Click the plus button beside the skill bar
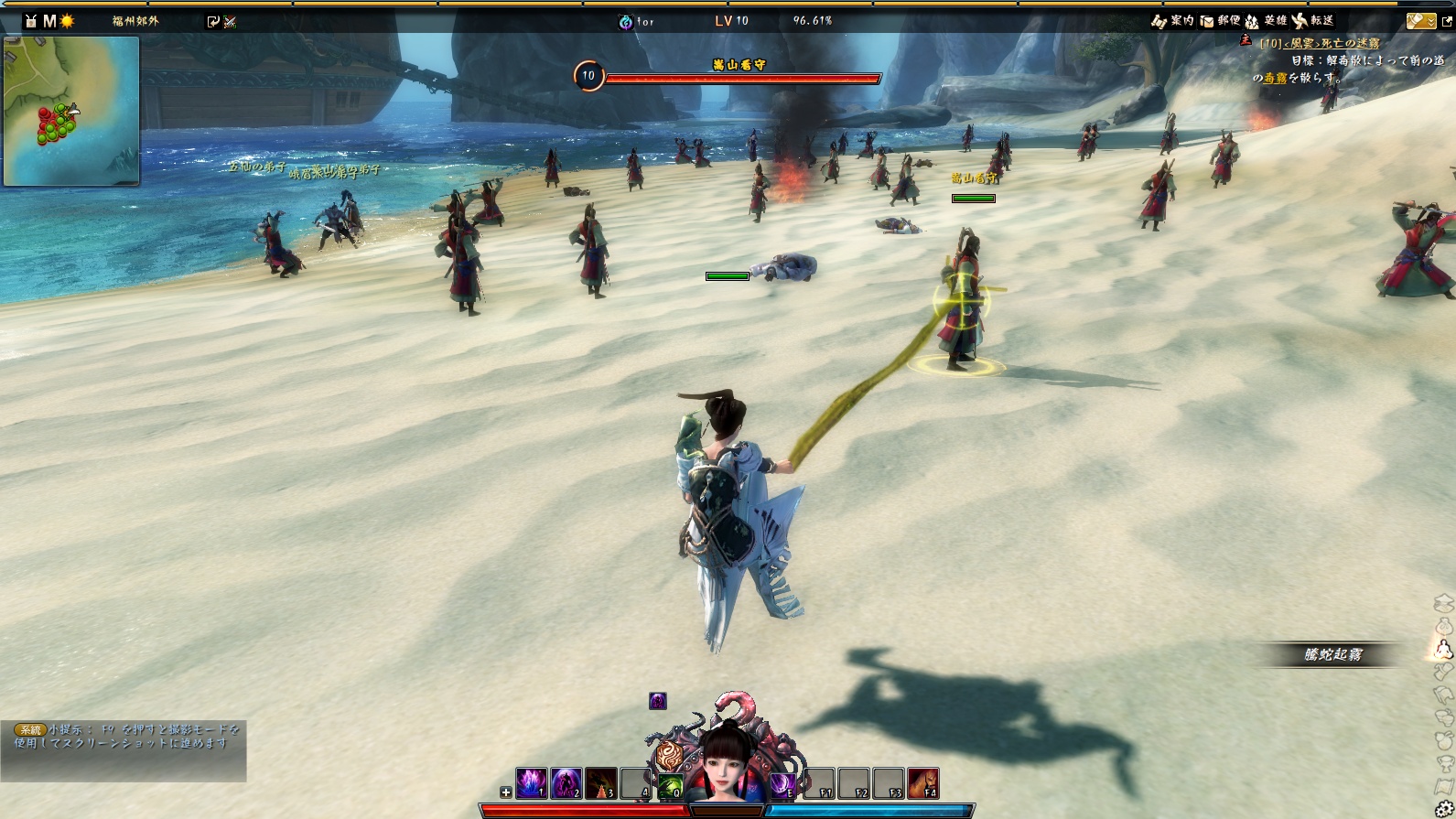Image resolution: width=1456 pixels, height=819 pixels. coord(506,792)
